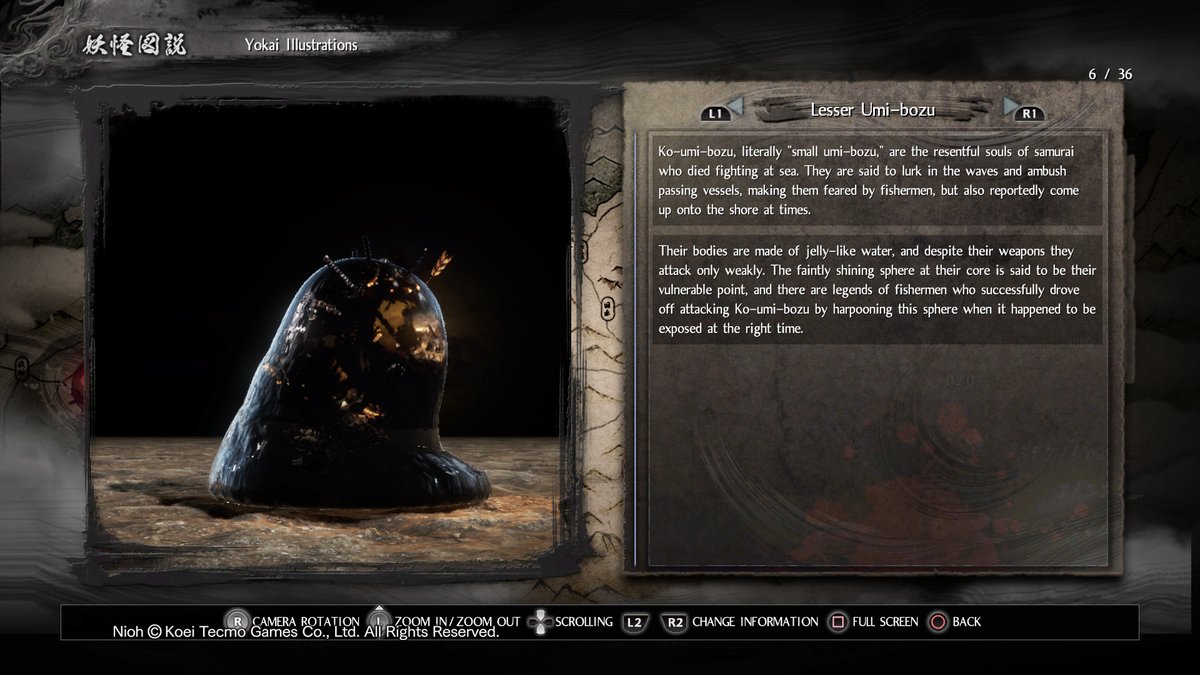
Task: Select the first Ko-umi-bozu description paragraph
Action: point(875,180)
